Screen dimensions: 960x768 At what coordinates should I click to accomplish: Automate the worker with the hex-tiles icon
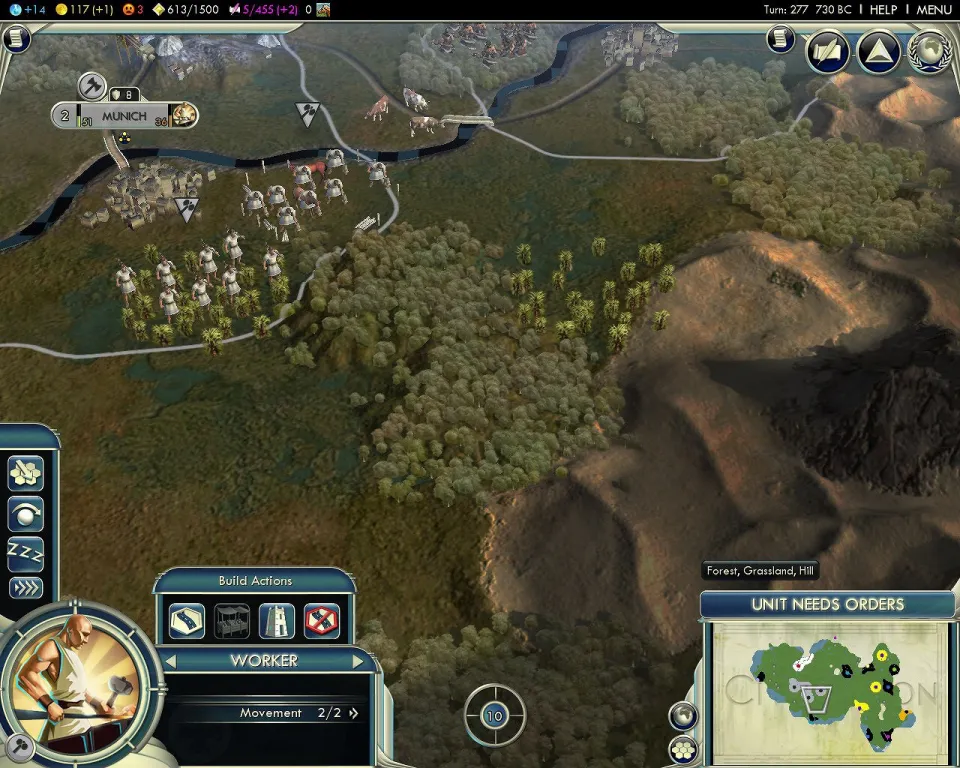[25, 473]
